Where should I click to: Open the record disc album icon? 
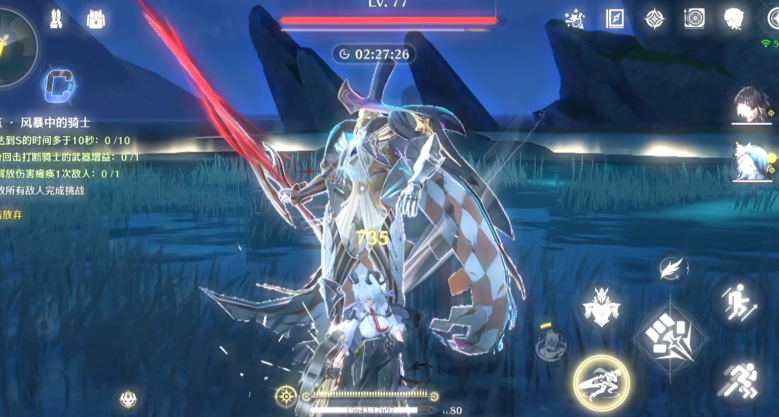pos(694,18)
